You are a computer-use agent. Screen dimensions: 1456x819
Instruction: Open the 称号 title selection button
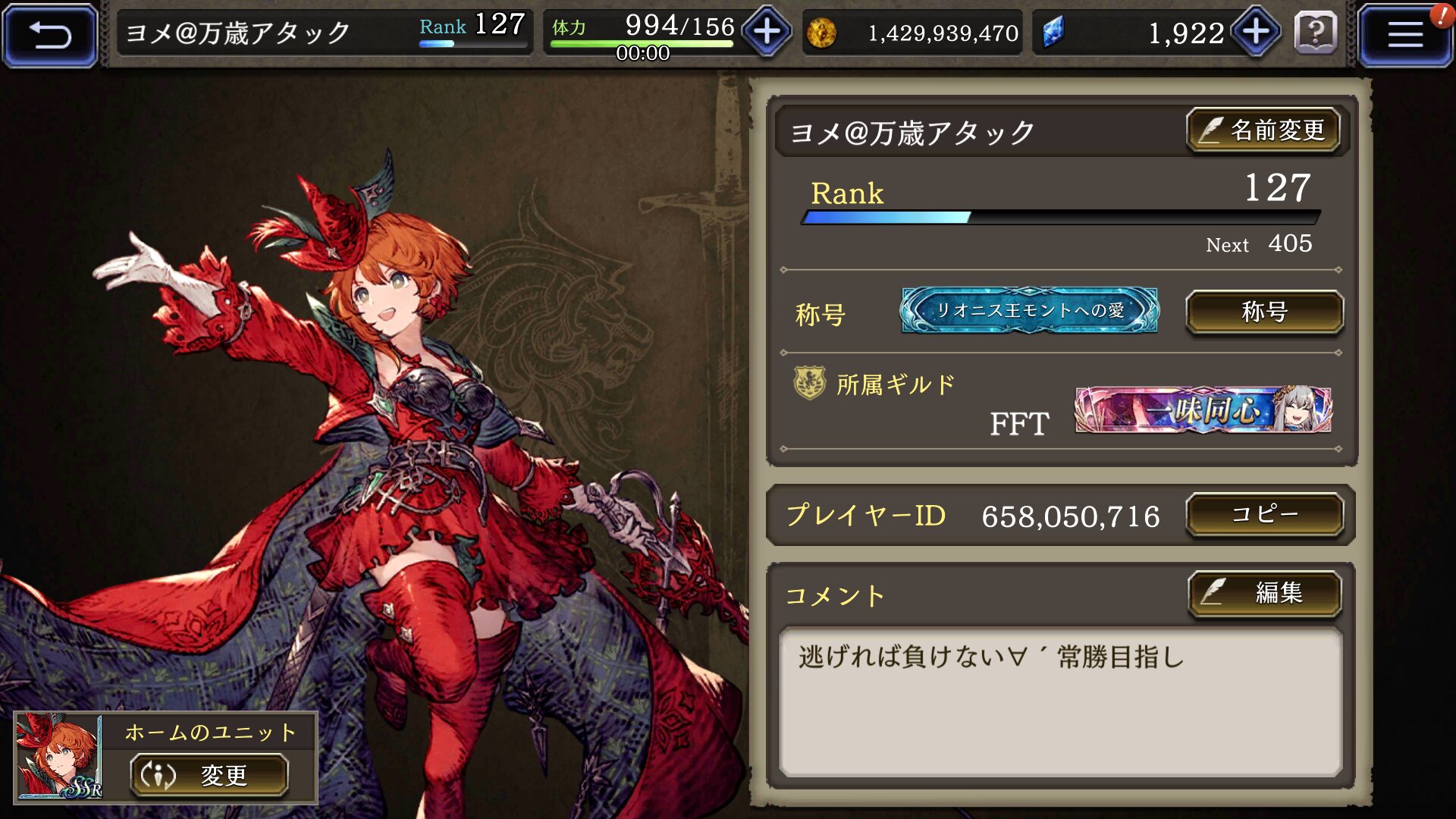[1264, 312]
